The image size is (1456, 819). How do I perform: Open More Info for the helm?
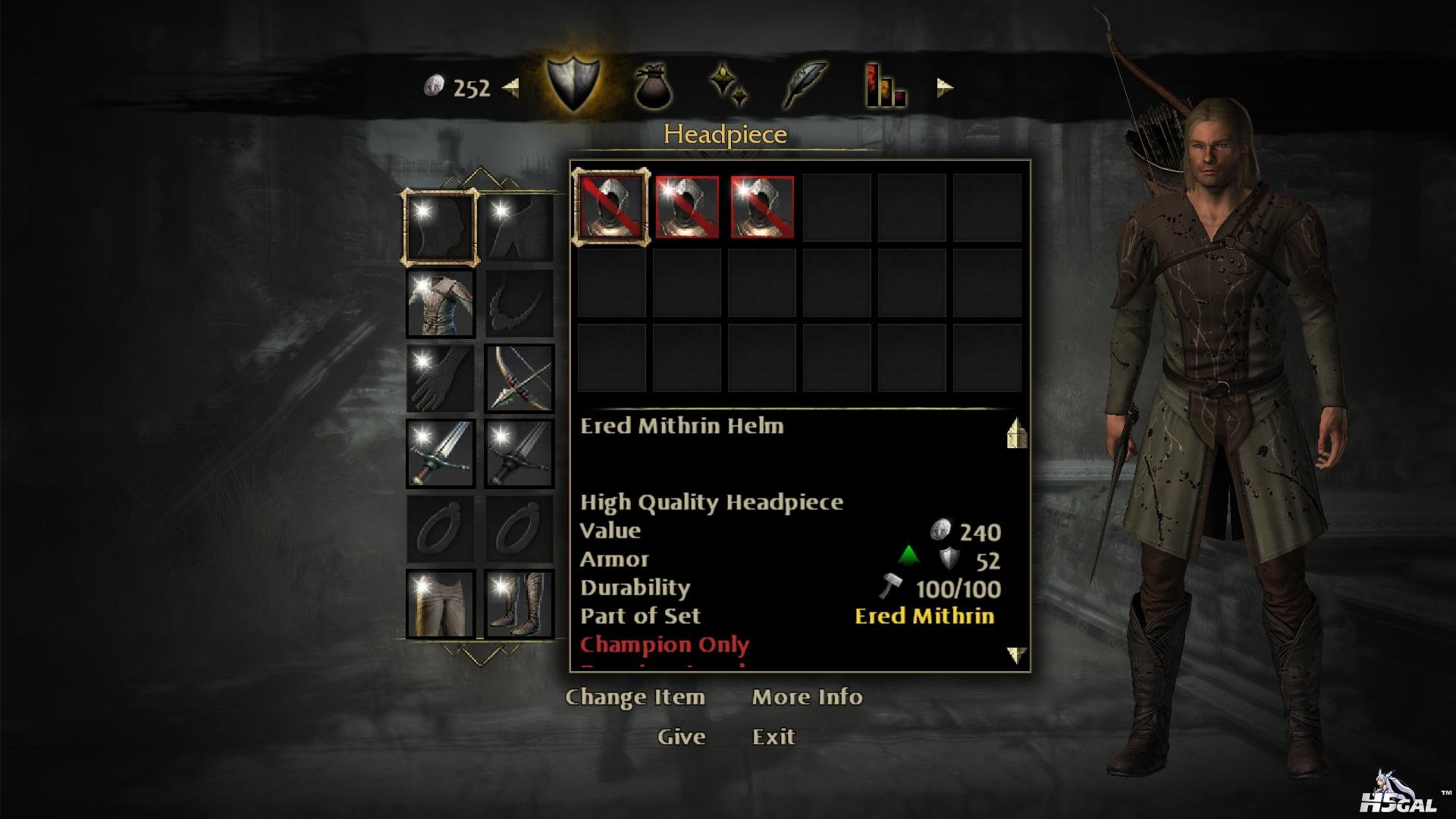point(807,697)
